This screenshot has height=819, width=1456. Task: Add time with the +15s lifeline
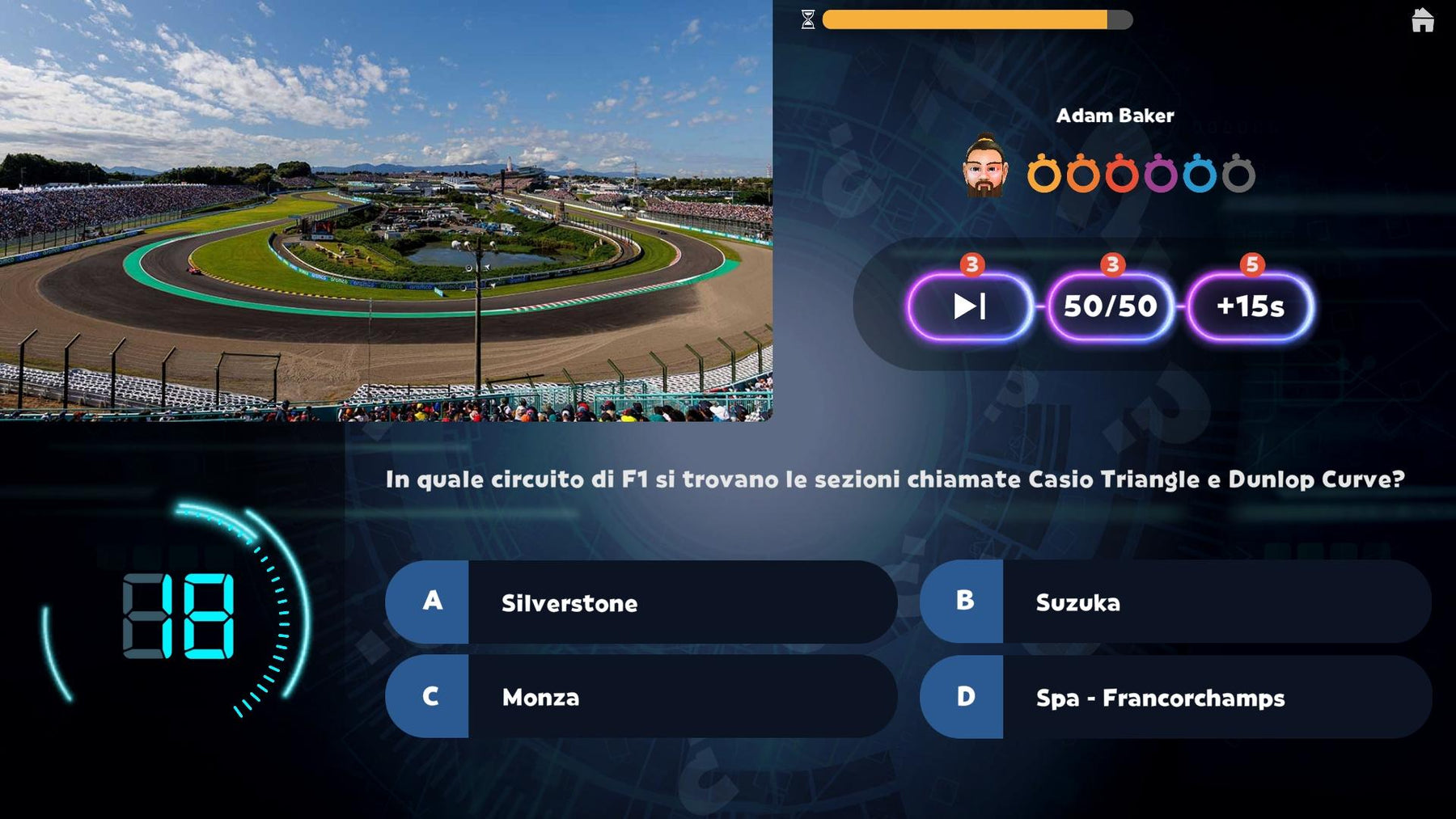pyautogui.click(x=1250, y=306)
